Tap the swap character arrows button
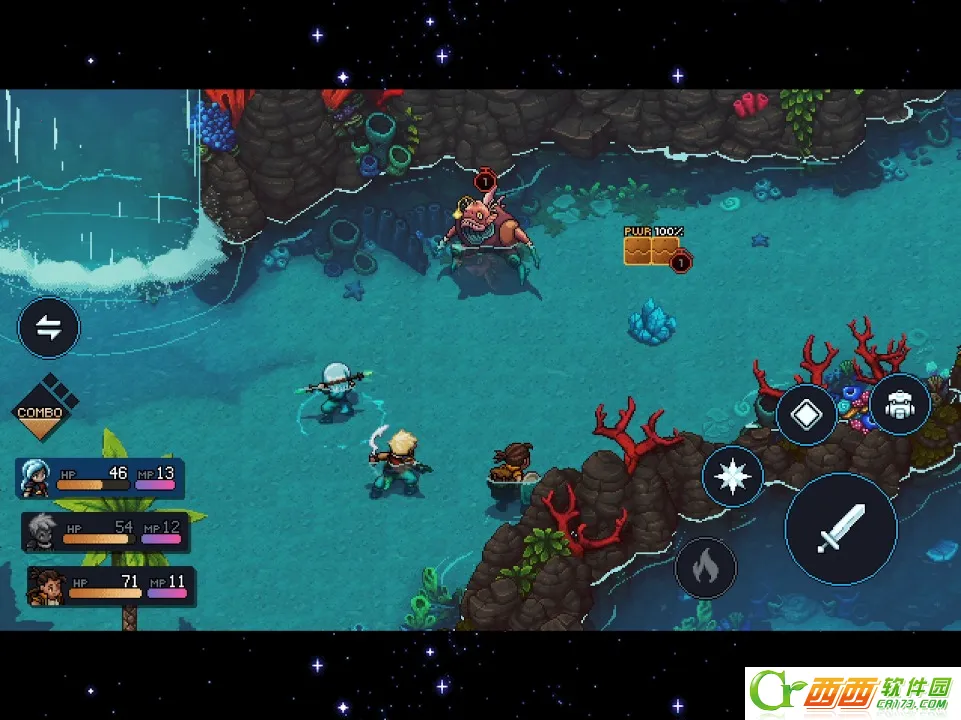This screenshot has width=961, height=720. tap(49, 327)
